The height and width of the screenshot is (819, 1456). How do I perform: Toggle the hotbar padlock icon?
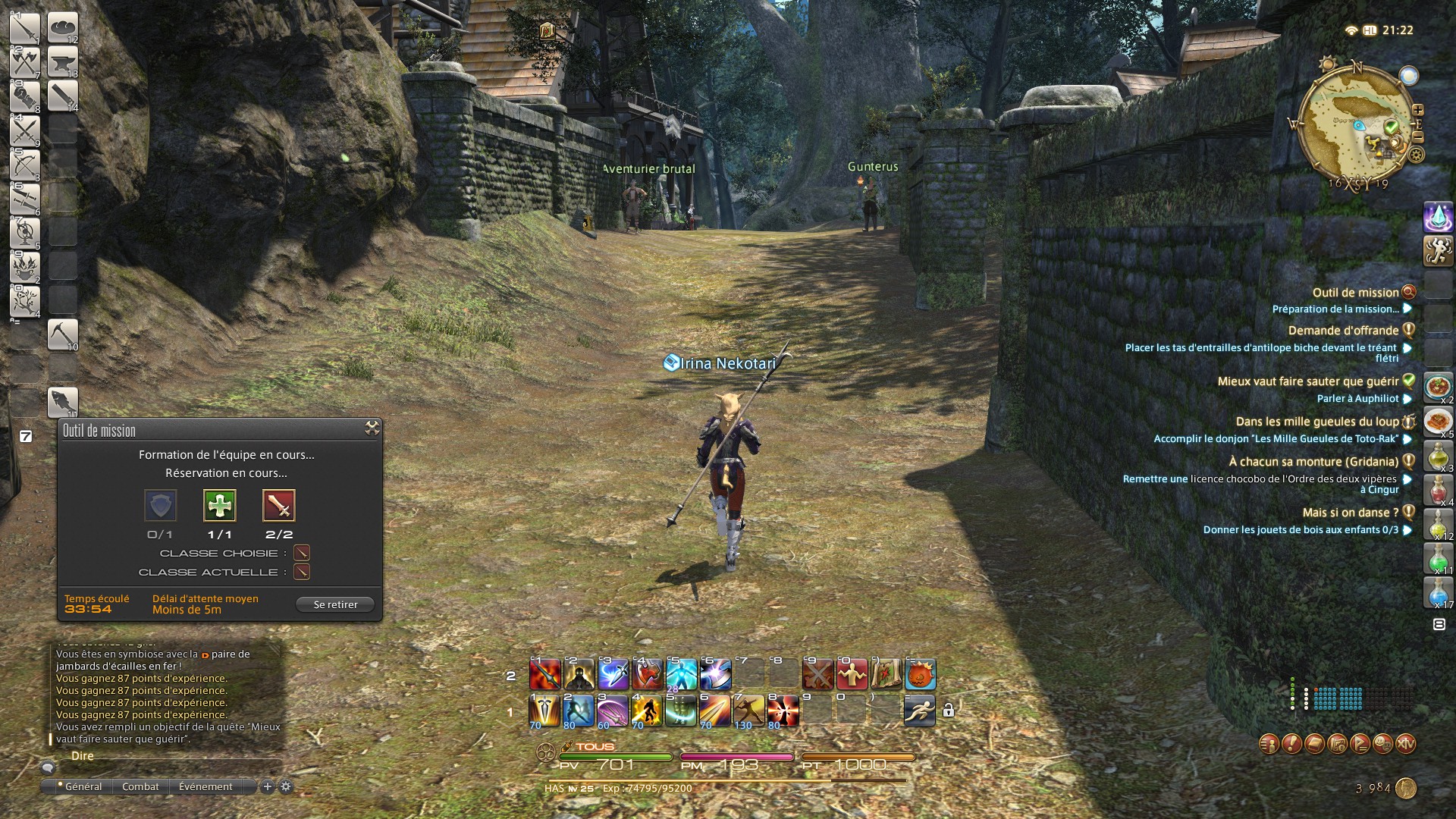click(x=948, y=711)
